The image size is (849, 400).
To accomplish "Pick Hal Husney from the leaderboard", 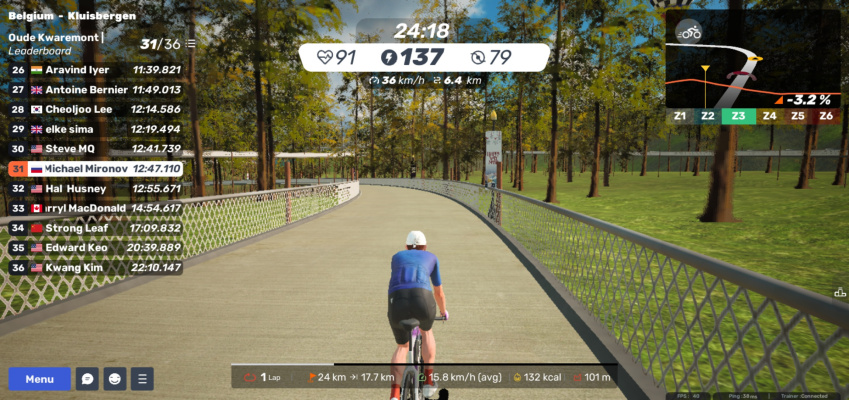I will point(97,188).
